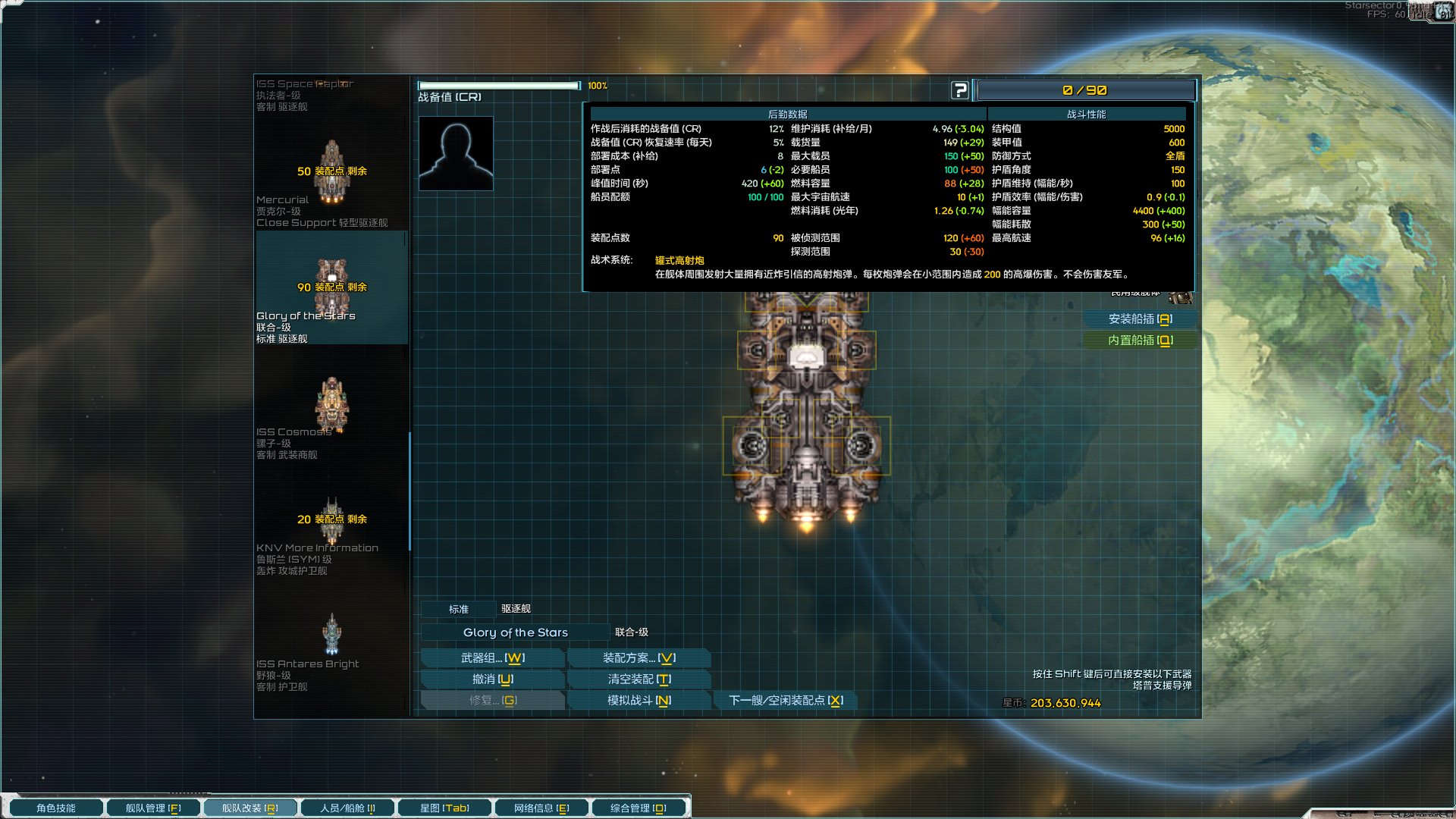Start a simulated battle (模拟战斗)
The width and height of the screenshot is (1456, 819).
coord(639,701)
